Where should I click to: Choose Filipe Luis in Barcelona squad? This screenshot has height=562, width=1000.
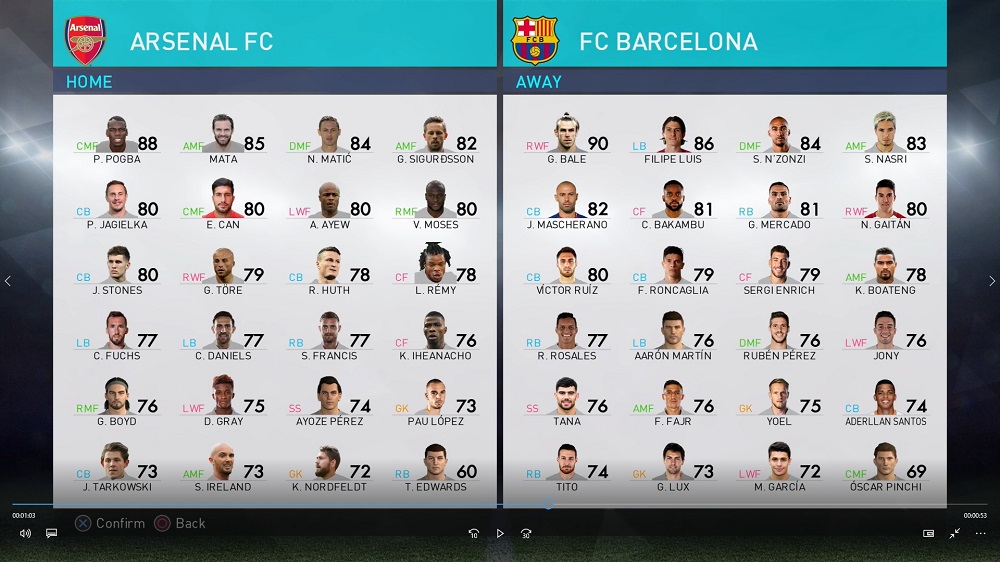[x=673, y=139]
